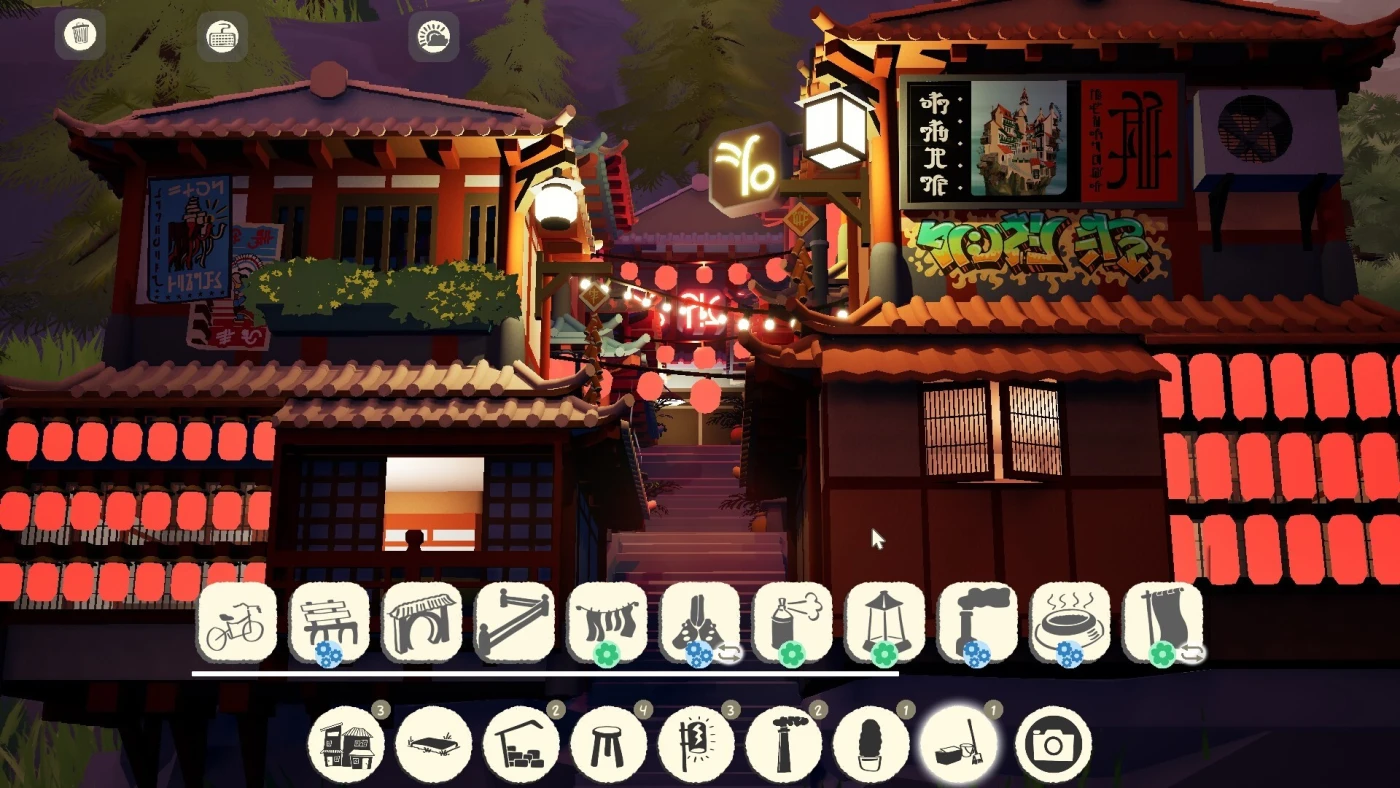Select the hanging sneakers prop
1400x788 pixels.
point(700,623)
